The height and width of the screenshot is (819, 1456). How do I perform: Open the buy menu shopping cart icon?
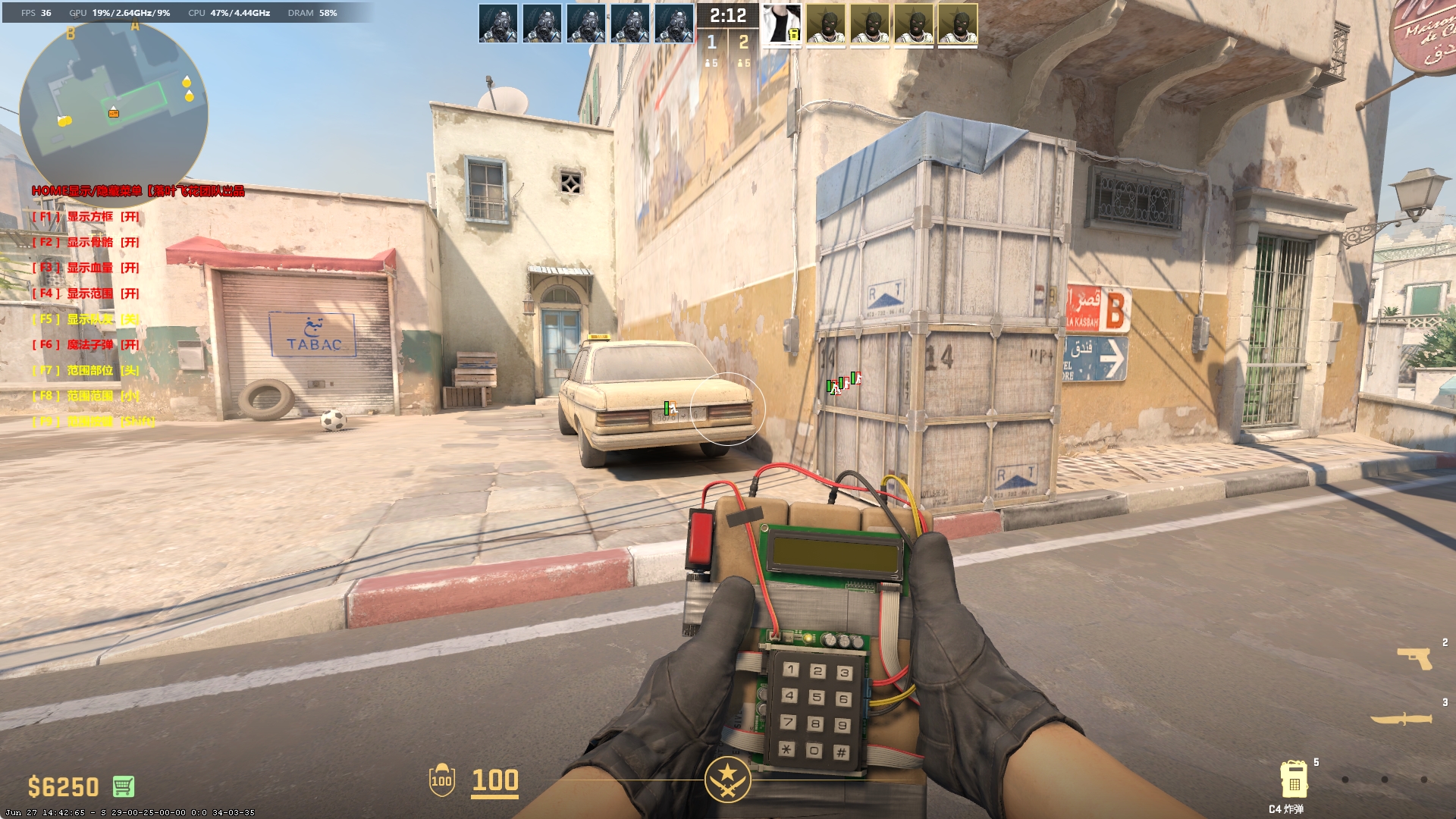[123, 786]
